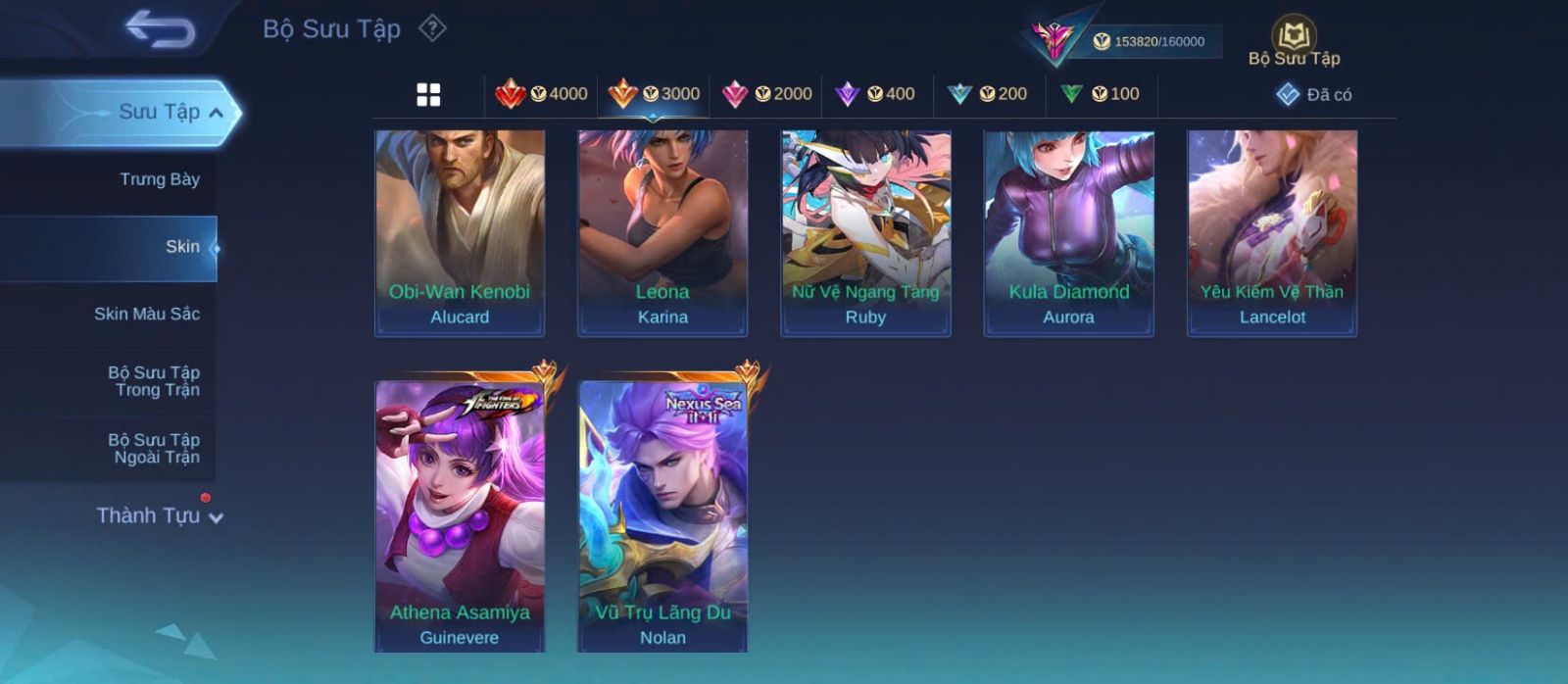The height and width of the screenshot is (684, 1568).
Task: View the Athena Asamiya Guinevere skin card
Action: [x=460, y=514]
